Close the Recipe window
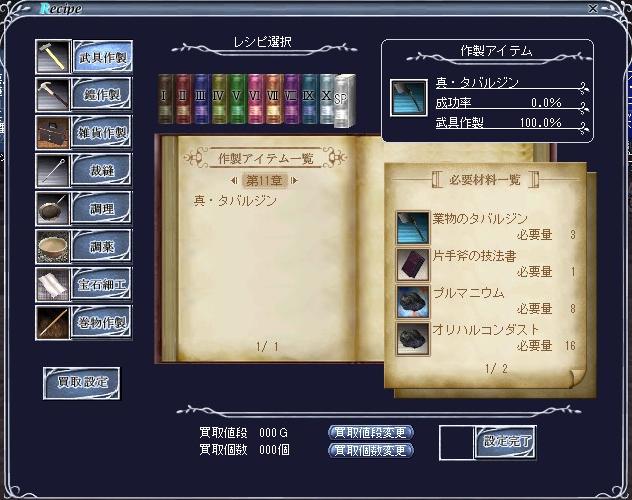The width and height of the screenshot is (632, 500). pos(621,8)
